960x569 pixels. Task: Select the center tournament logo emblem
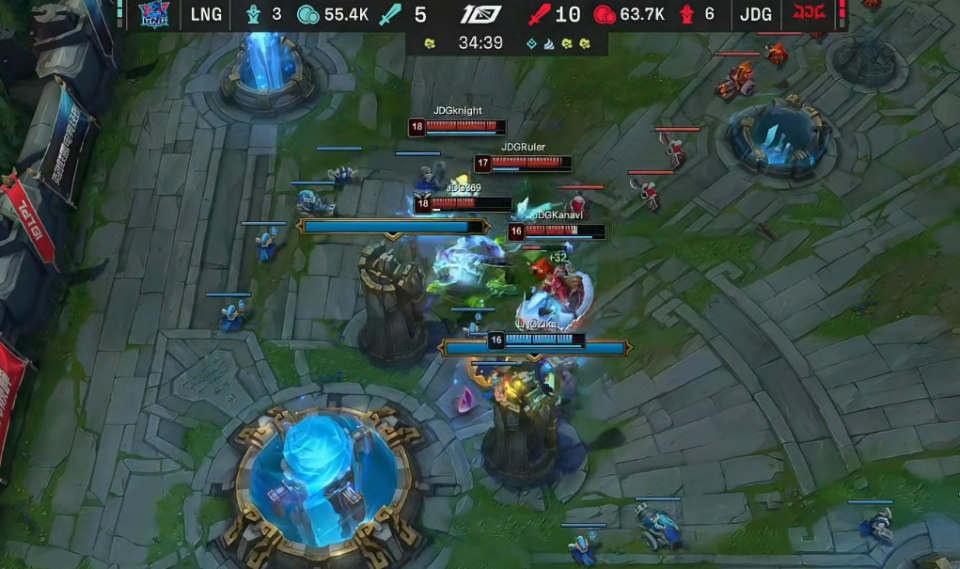[x=481, y=14]
